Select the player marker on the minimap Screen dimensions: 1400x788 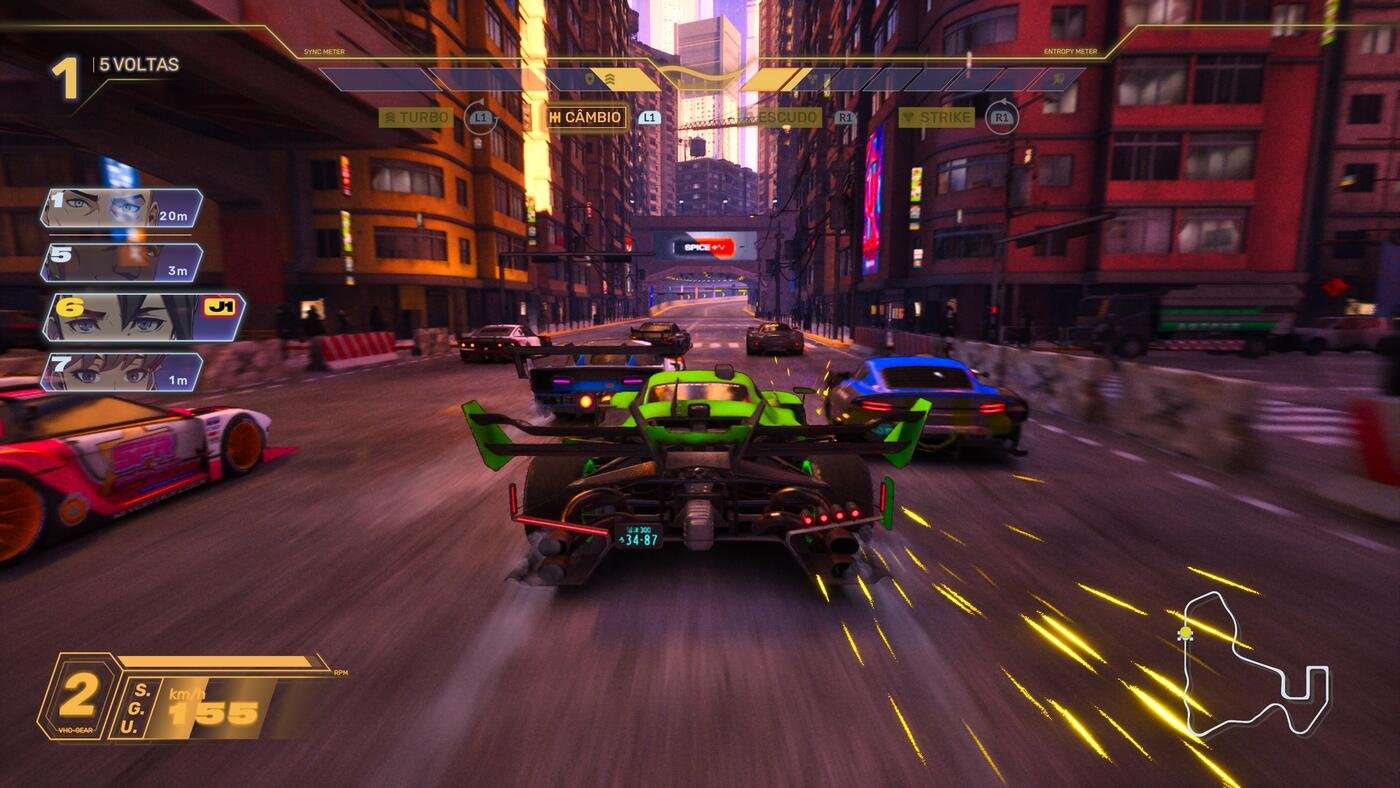[1186, 631]
